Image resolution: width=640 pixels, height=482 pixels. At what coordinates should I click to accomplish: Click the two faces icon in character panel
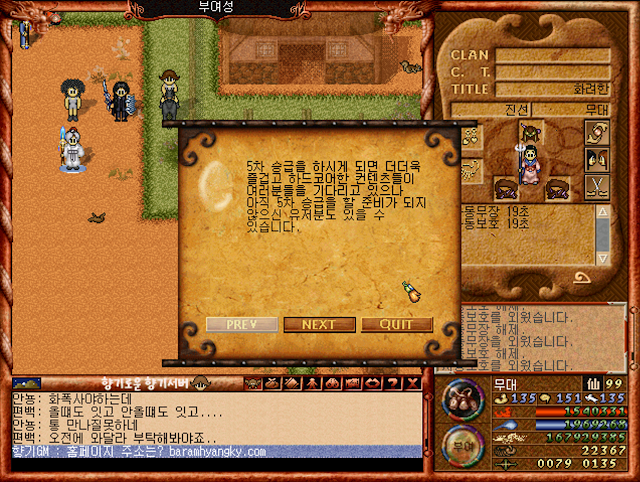pos(597,159)
